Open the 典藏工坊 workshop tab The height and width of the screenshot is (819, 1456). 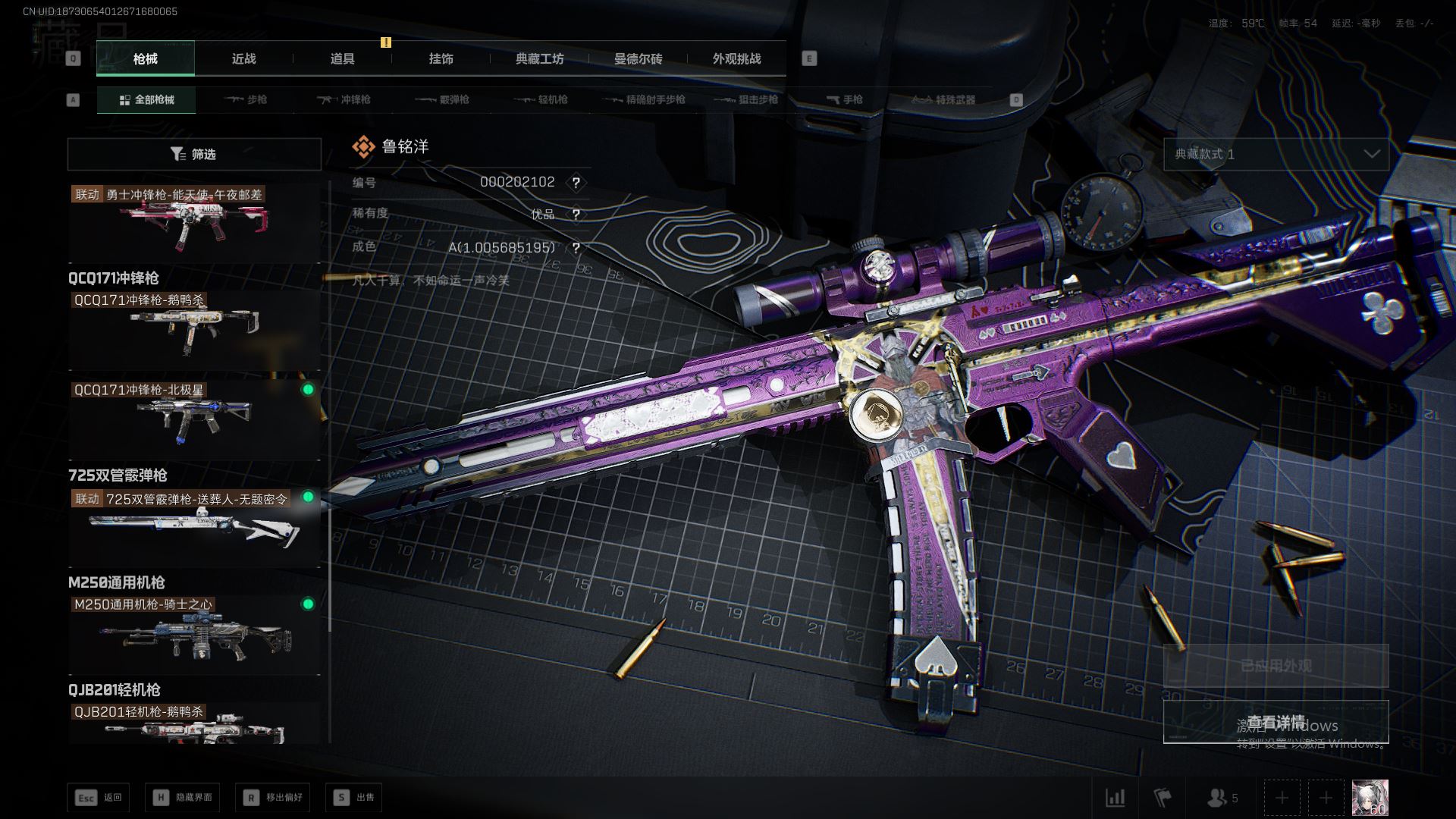point(539,59)
